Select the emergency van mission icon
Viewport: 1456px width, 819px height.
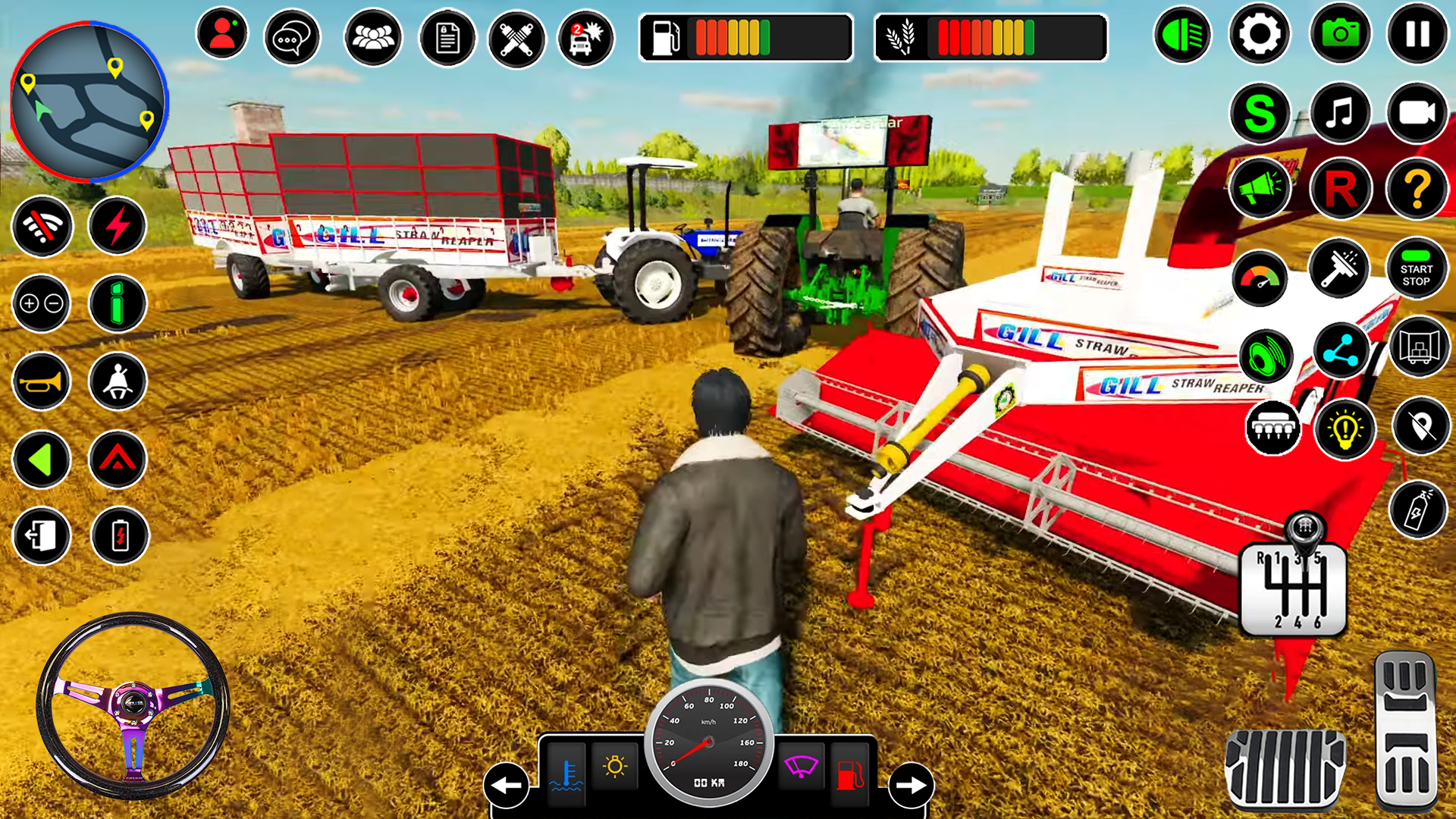coord(585,35)
